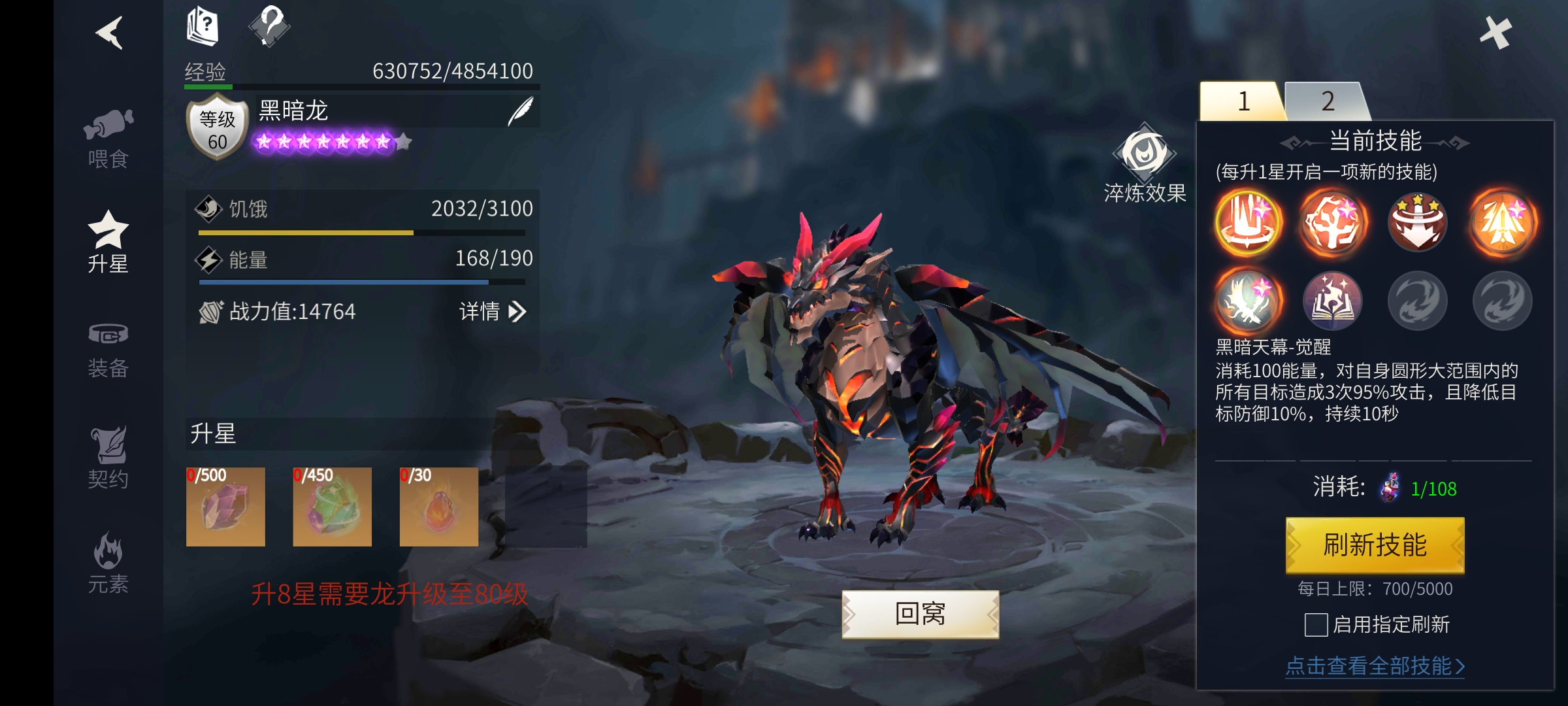1568x706 pixels.
Task: Go back with the arrow button
Action: click(110, 33)
